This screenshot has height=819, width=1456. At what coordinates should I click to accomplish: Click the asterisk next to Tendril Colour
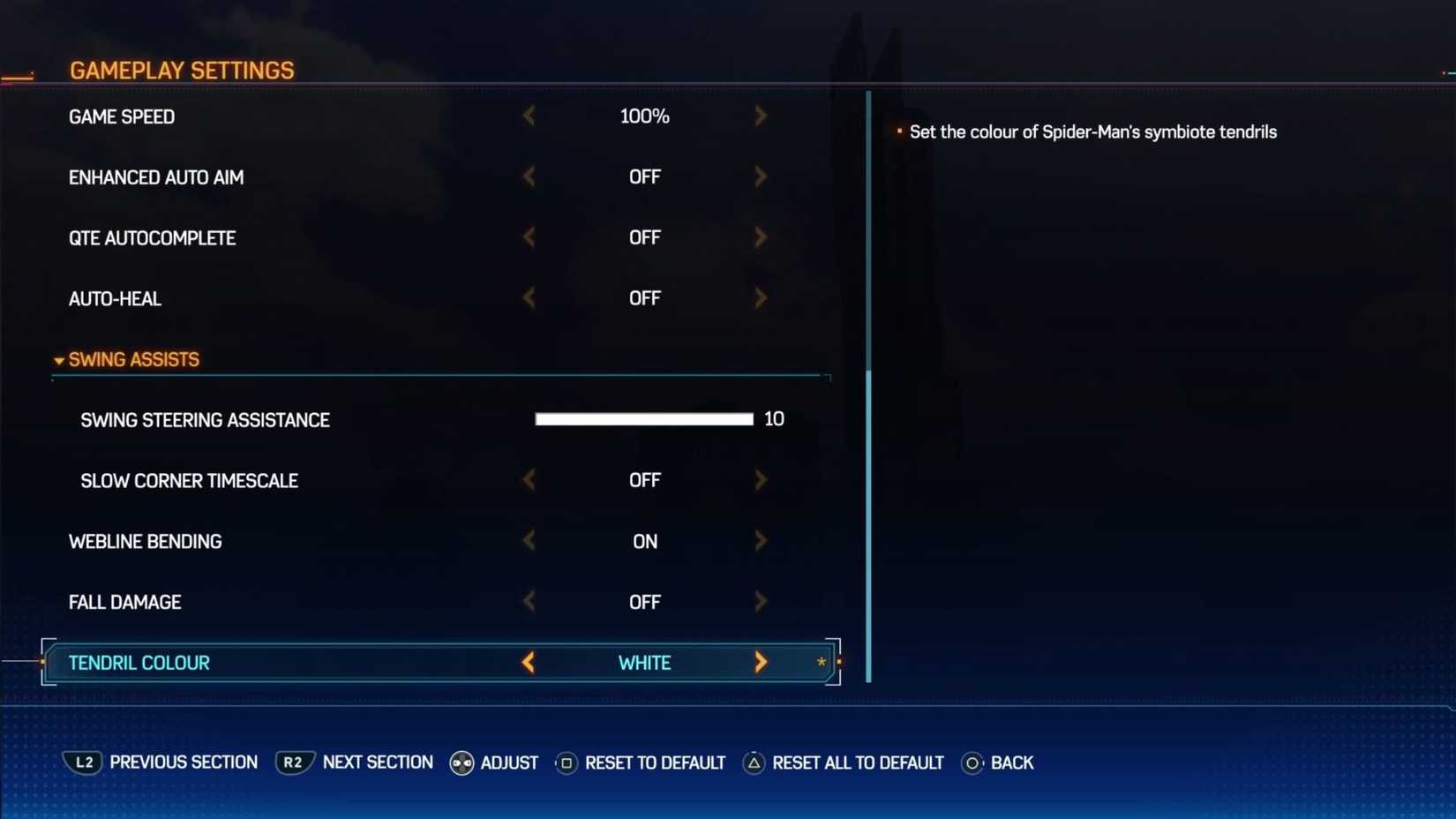click(x=820, y=662)
